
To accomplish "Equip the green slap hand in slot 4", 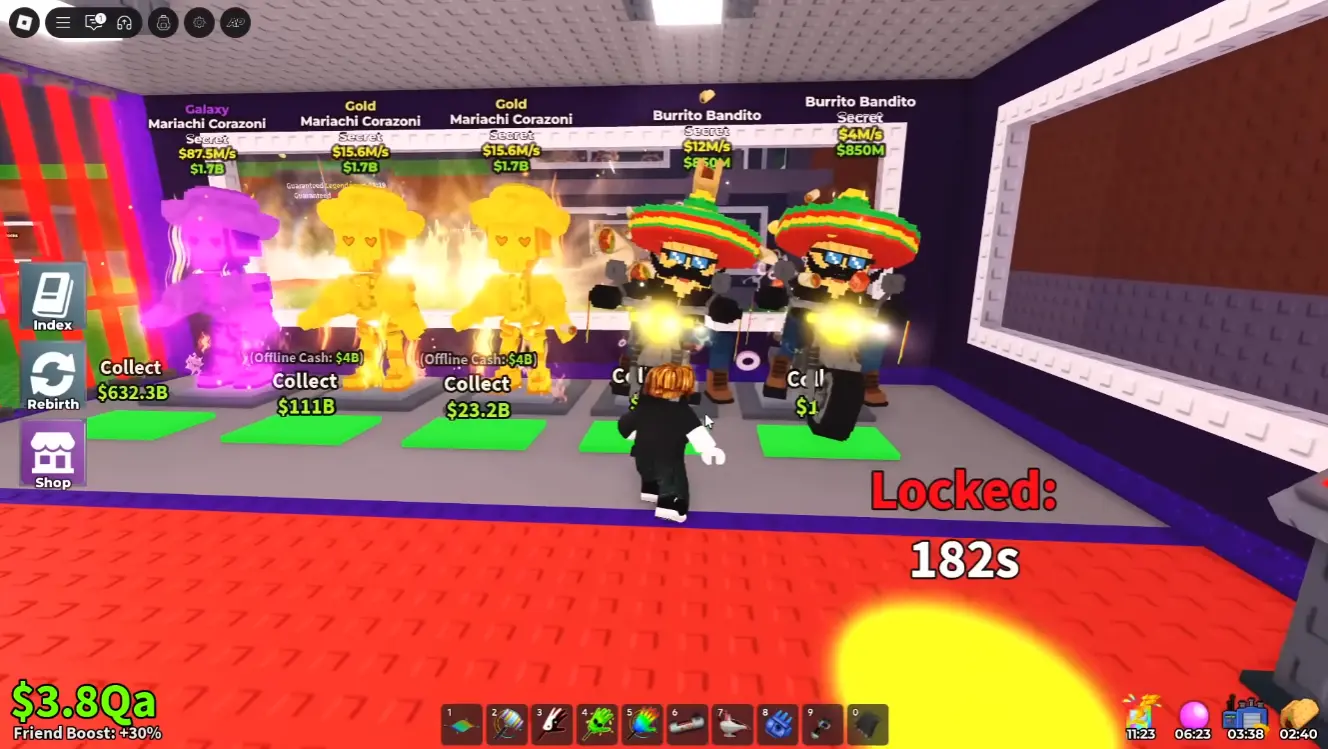I will 597,724.
